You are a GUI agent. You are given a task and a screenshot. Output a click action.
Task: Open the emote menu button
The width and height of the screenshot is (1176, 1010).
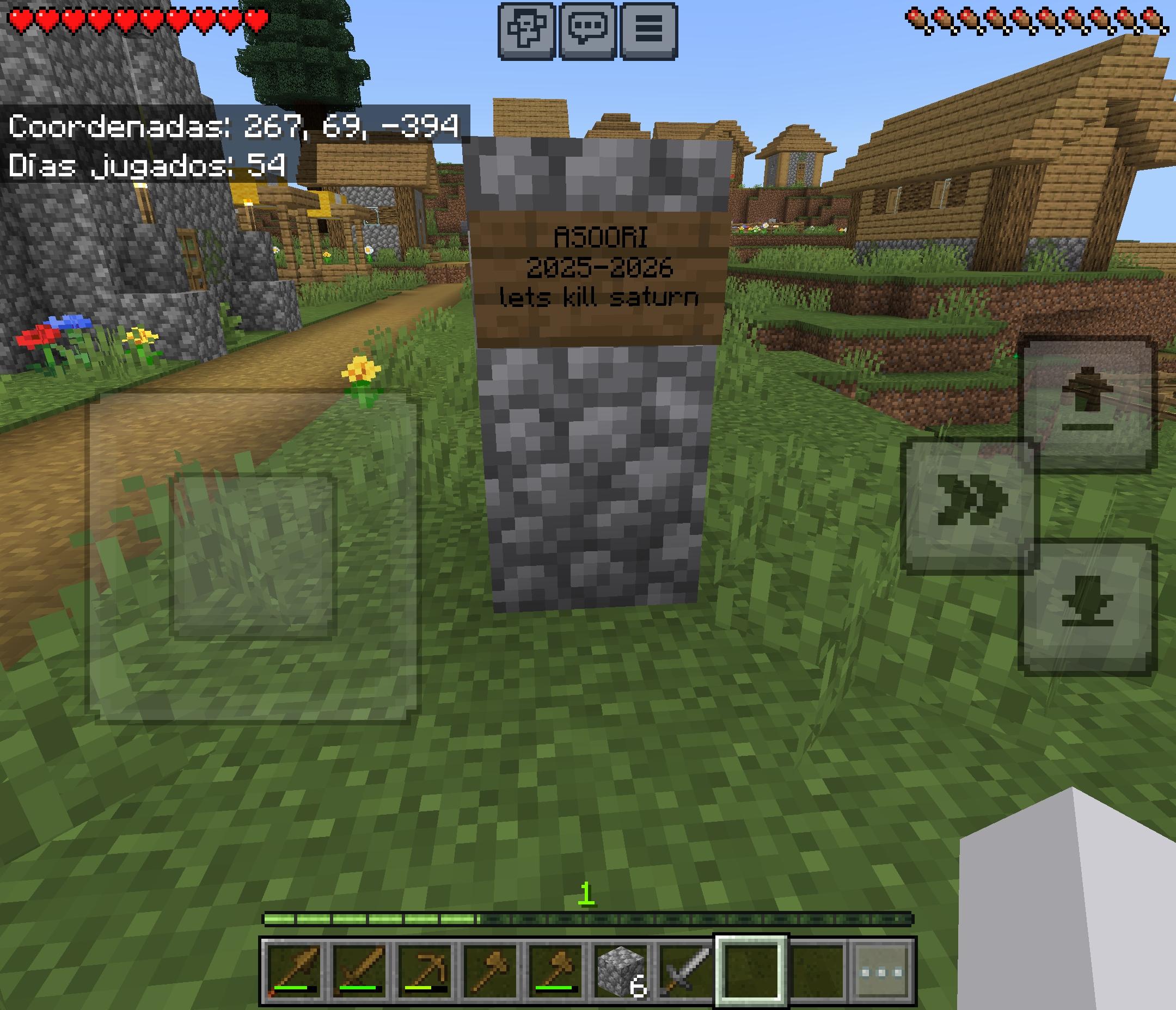(x=526, y=30)
